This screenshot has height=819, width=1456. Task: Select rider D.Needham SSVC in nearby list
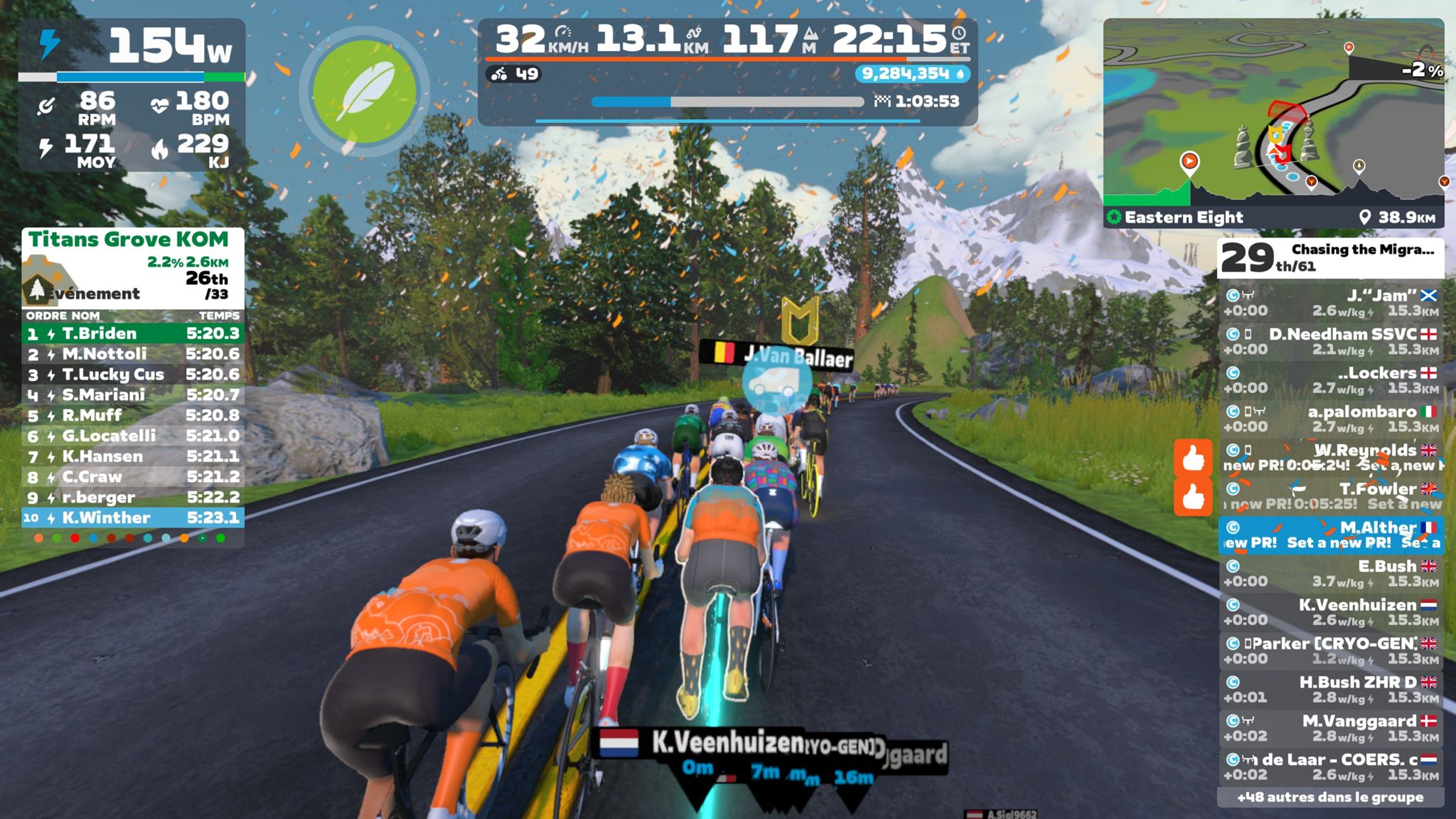point(1331,341)
